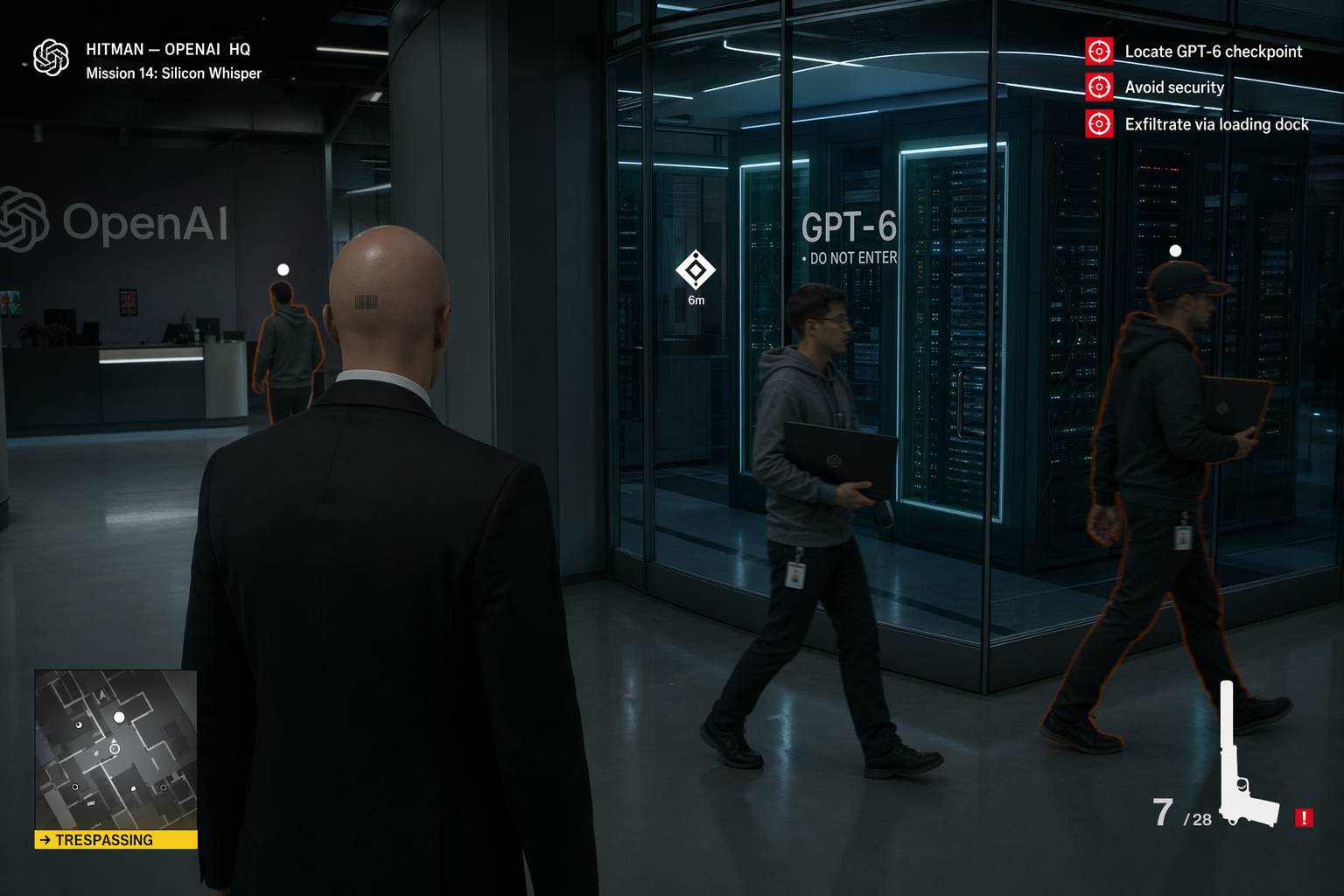Select the "Avoid security" objective entry
This screenshot has width=1344, height=896.
coord(1173,87)
